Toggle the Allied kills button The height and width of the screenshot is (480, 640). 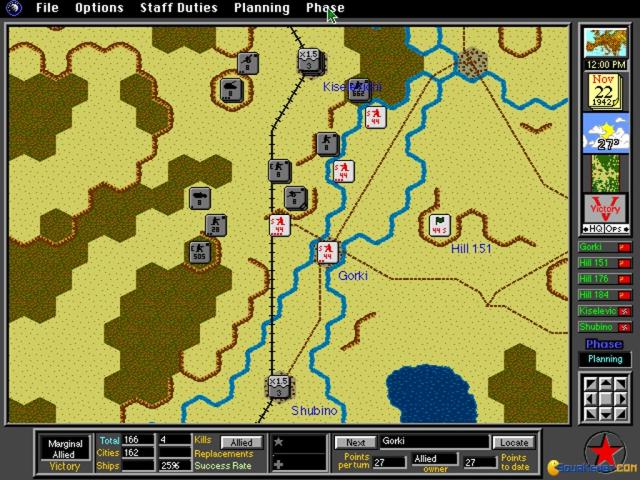pos(242,442)
